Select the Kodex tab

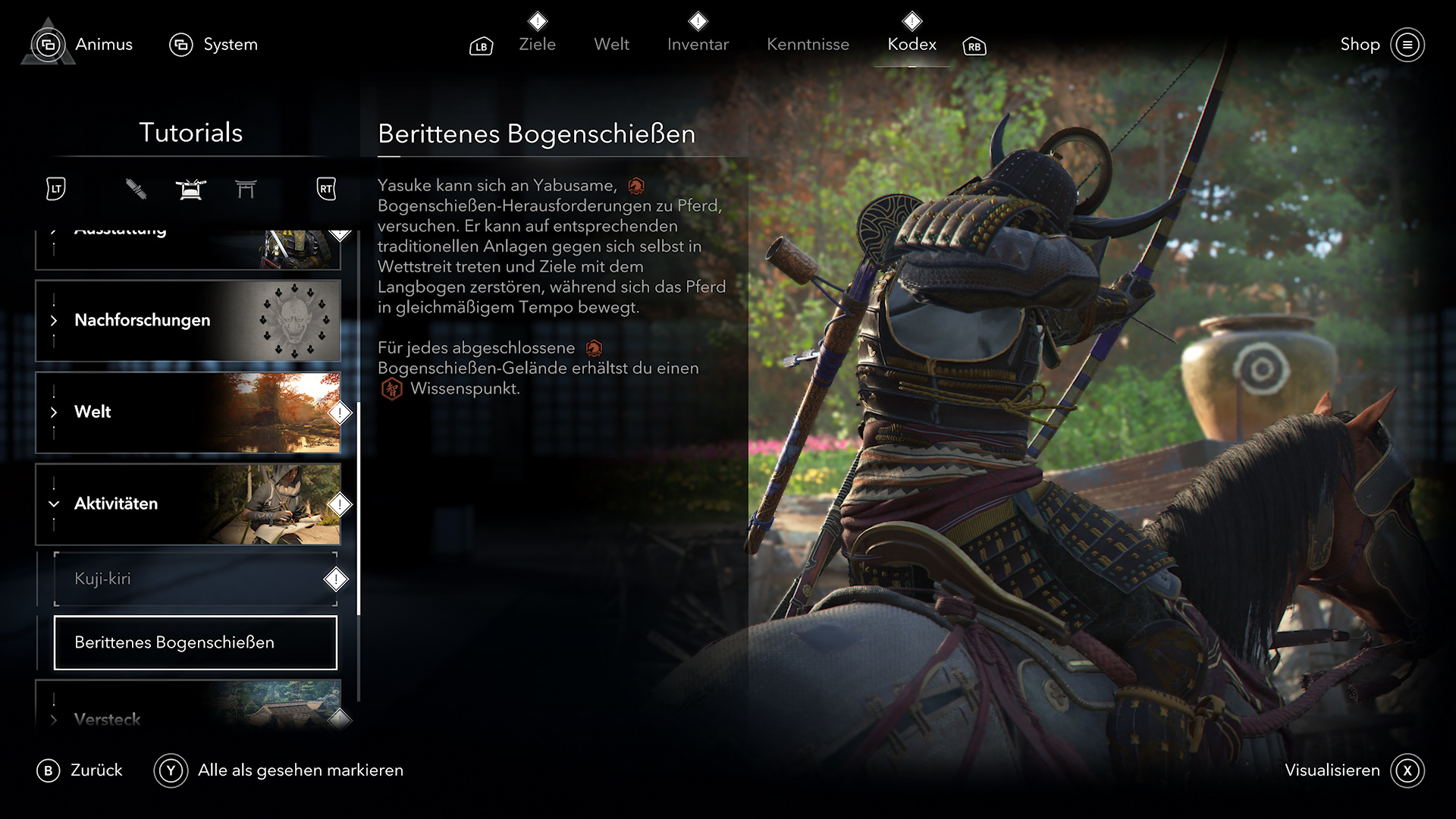click(x=912, y=45)
